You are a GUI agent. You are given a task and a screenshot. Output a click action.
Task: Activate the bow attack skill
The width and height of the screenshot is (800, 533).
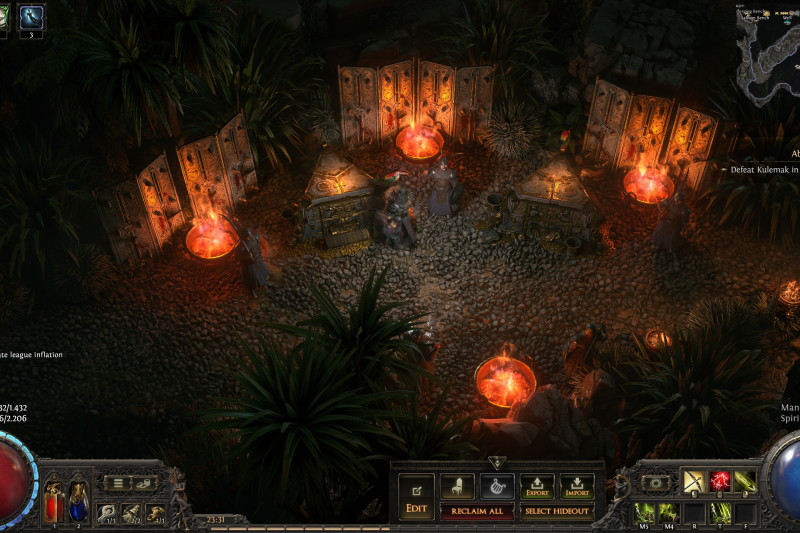click(693, 482)
